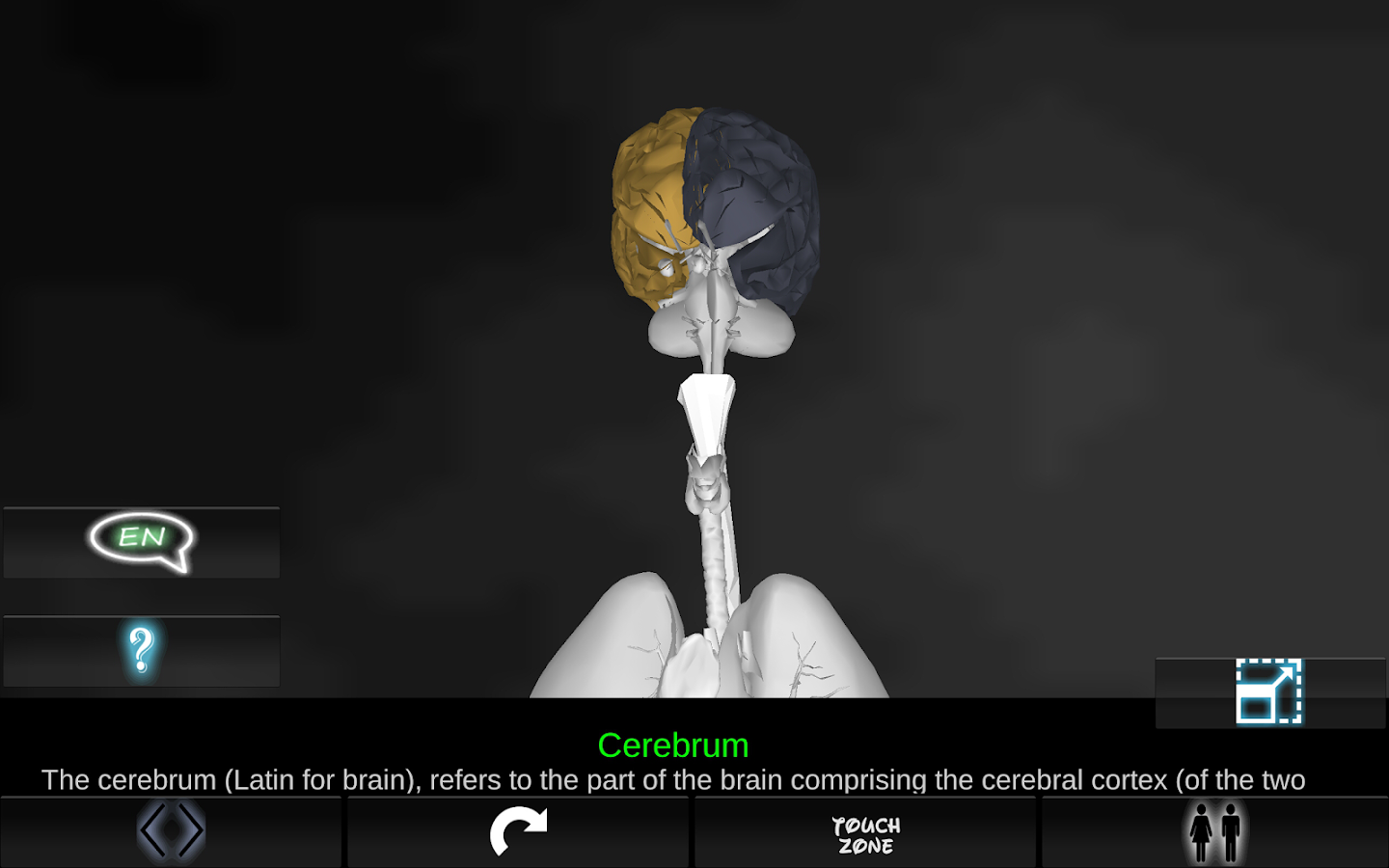The height and width of the screenshot is (868, 1389).
Task: Open language options via the EN speech bubble
Action: click(141, 540)
